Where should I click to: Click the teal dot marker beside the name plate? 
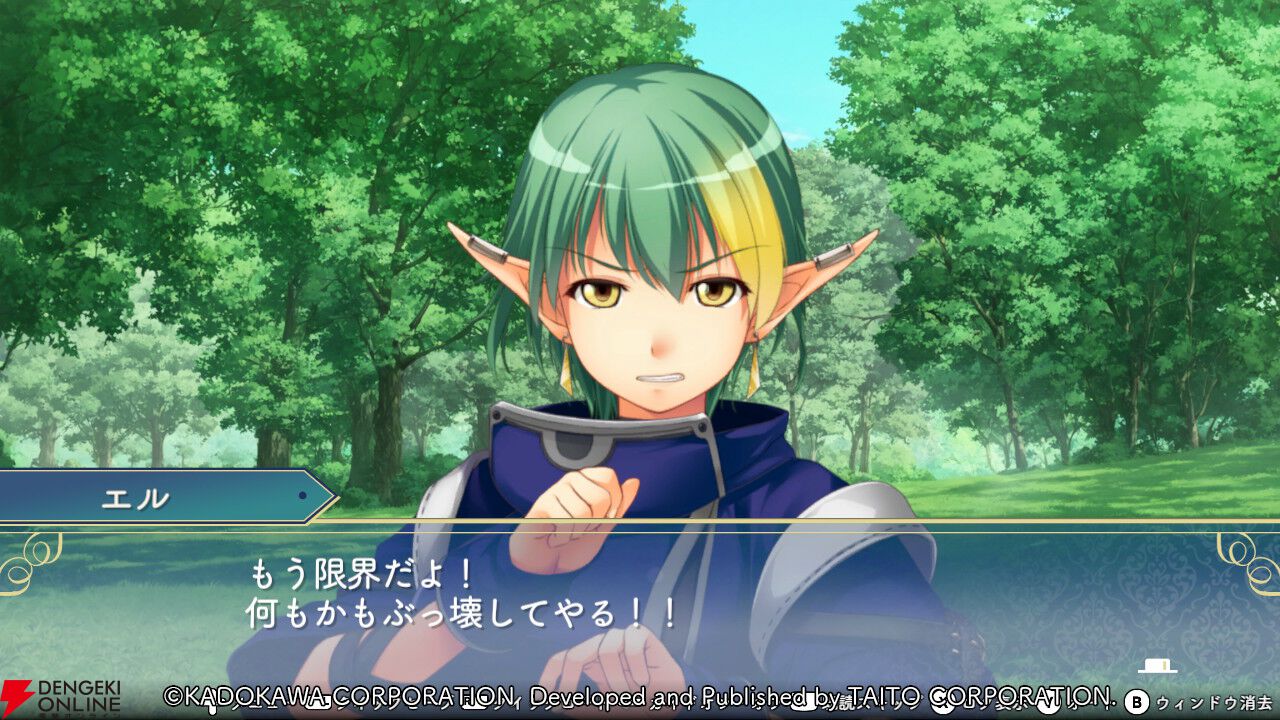[x=303, y=495]
